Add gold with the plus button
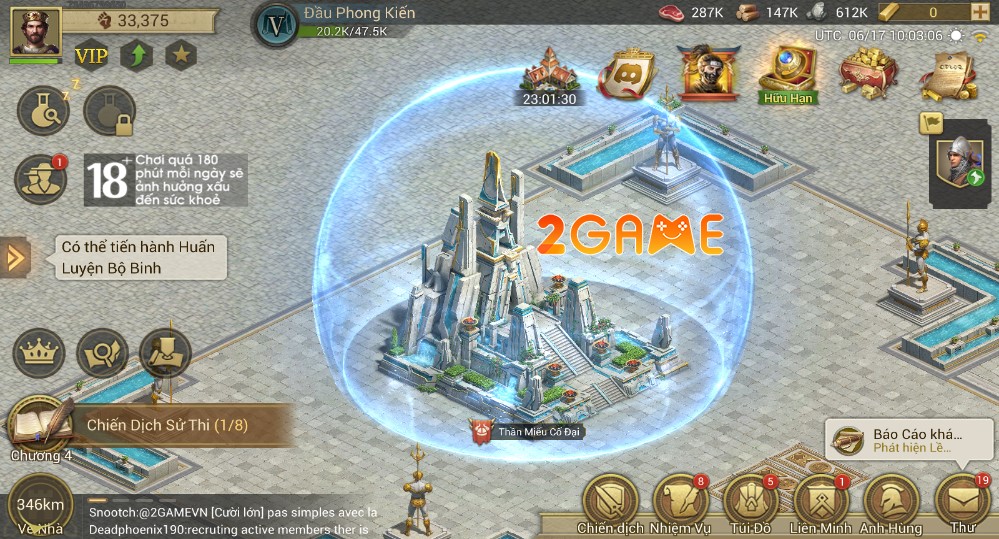 coord(978,13)
